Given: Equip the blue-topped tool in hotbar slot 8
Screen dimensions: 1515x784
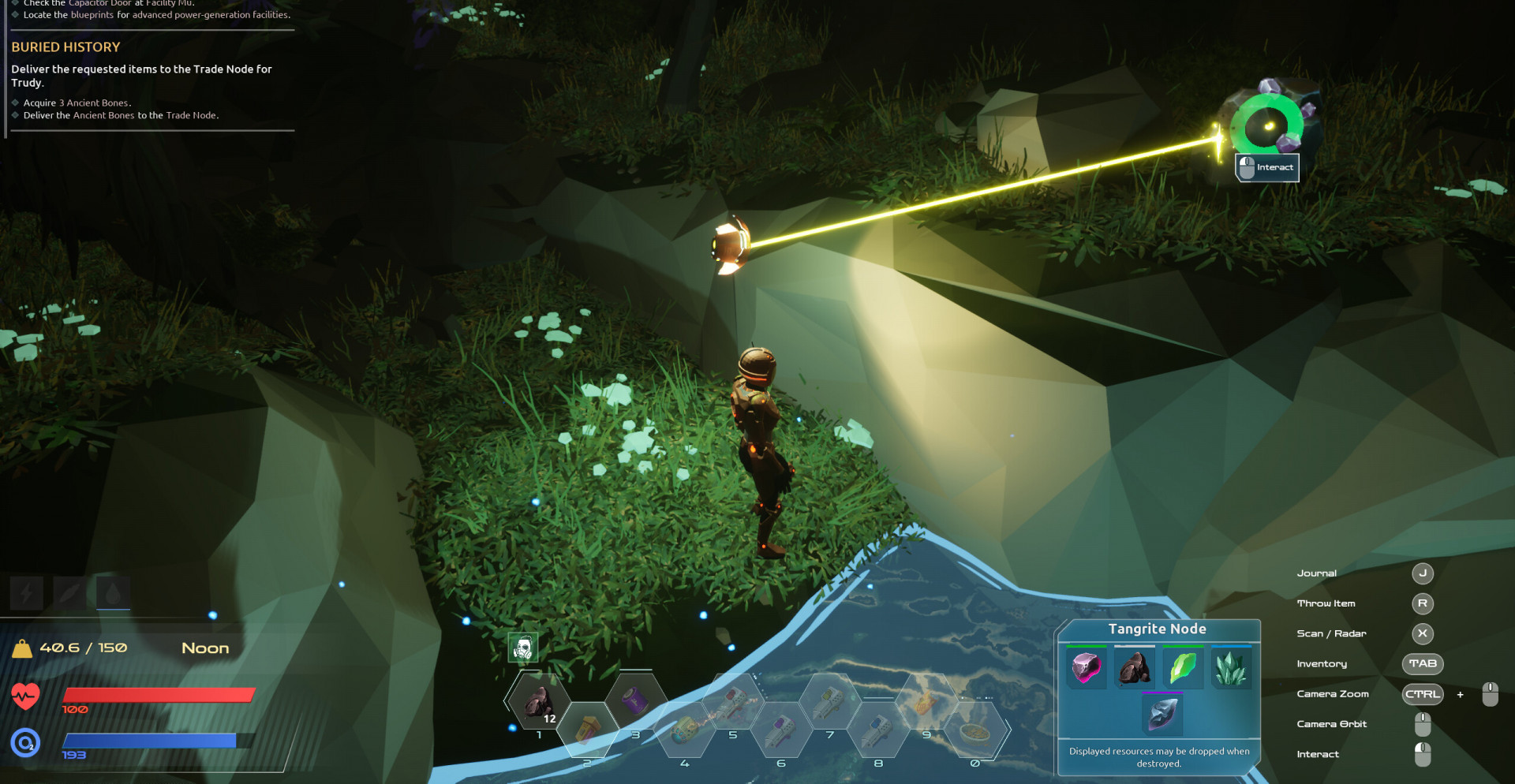Looking at the screenshot, I should pos(878,730).
